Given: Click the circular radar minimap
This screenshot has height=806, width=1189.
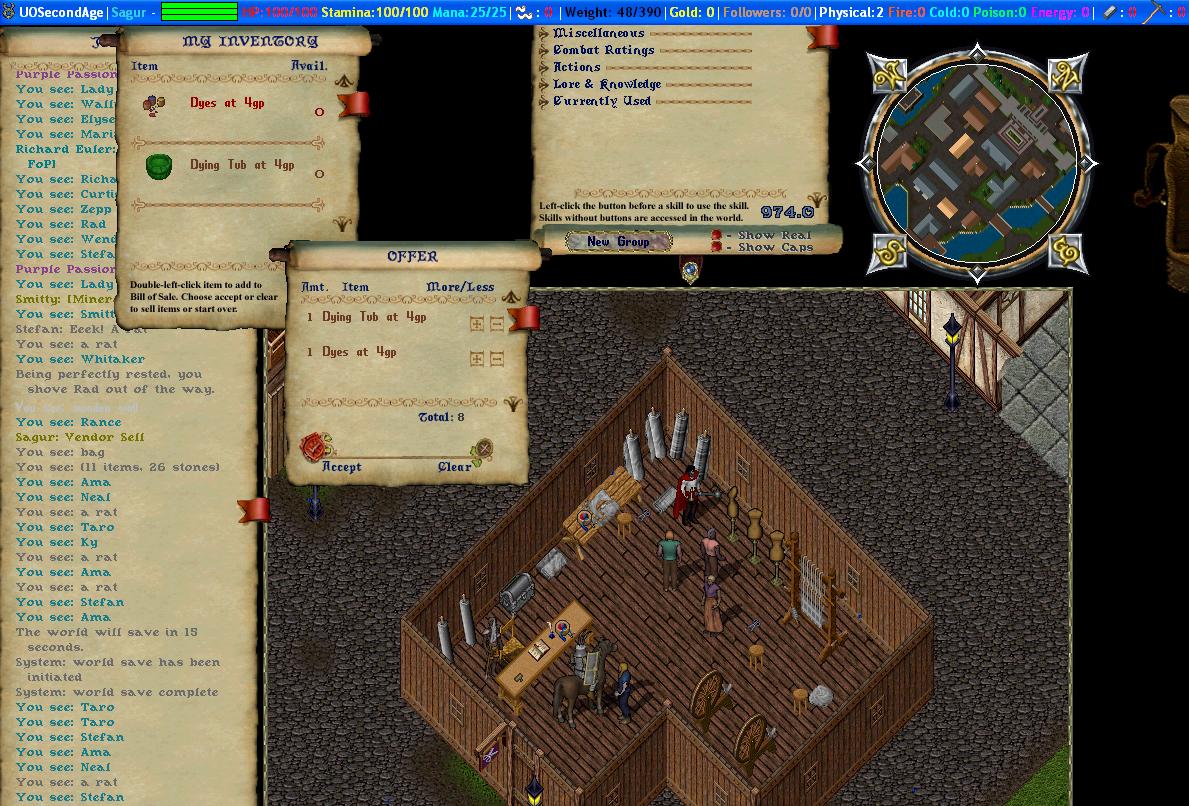Looking at the screenshot, I should tap(974, 163).
